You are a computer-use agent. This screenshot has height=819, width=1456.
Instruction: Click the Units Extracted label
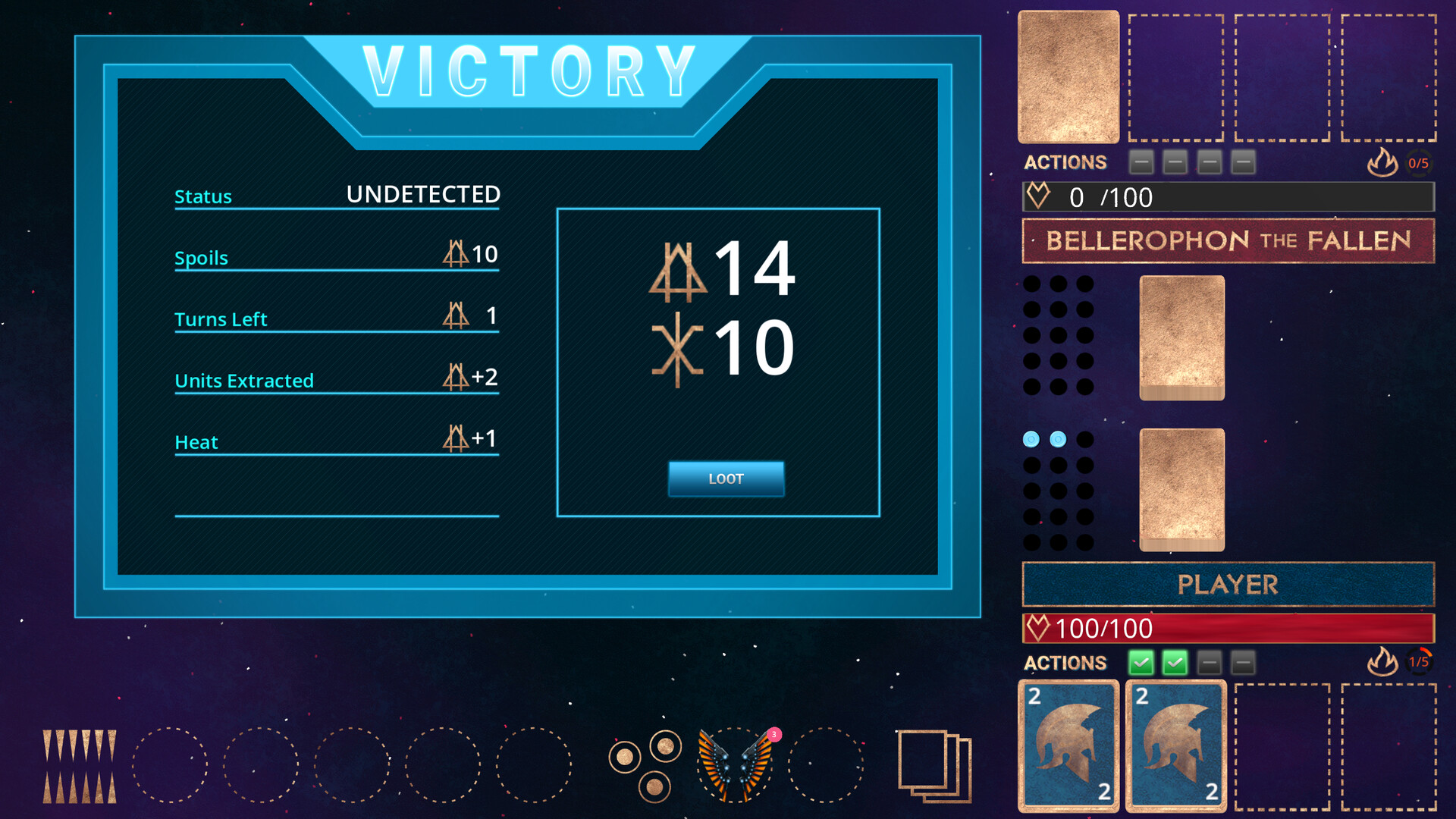pyautogui.click(x=244, y=381)
